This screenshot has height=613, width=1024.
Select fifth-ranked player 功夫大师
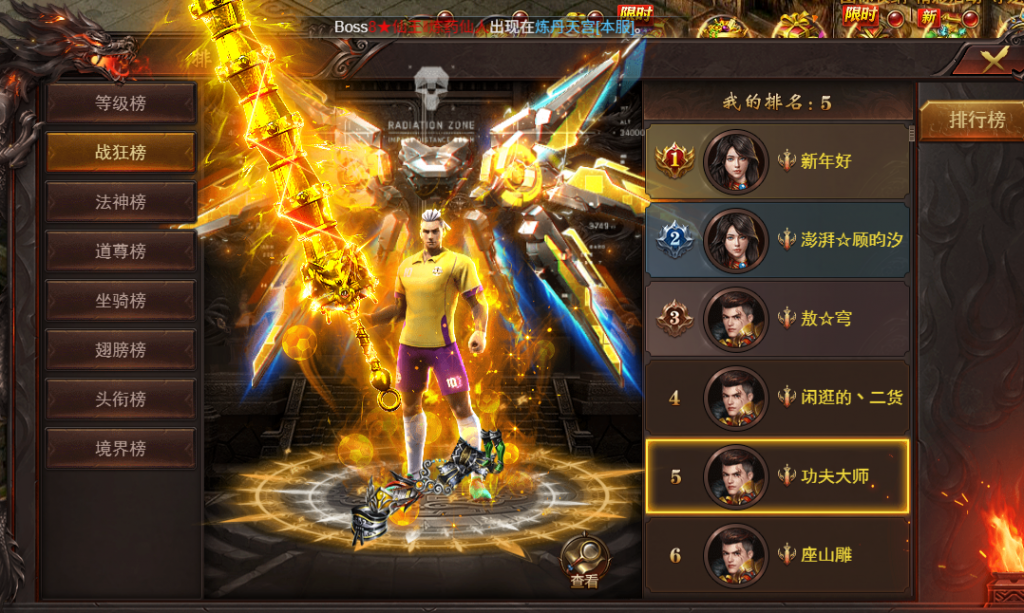coord(777,476)
